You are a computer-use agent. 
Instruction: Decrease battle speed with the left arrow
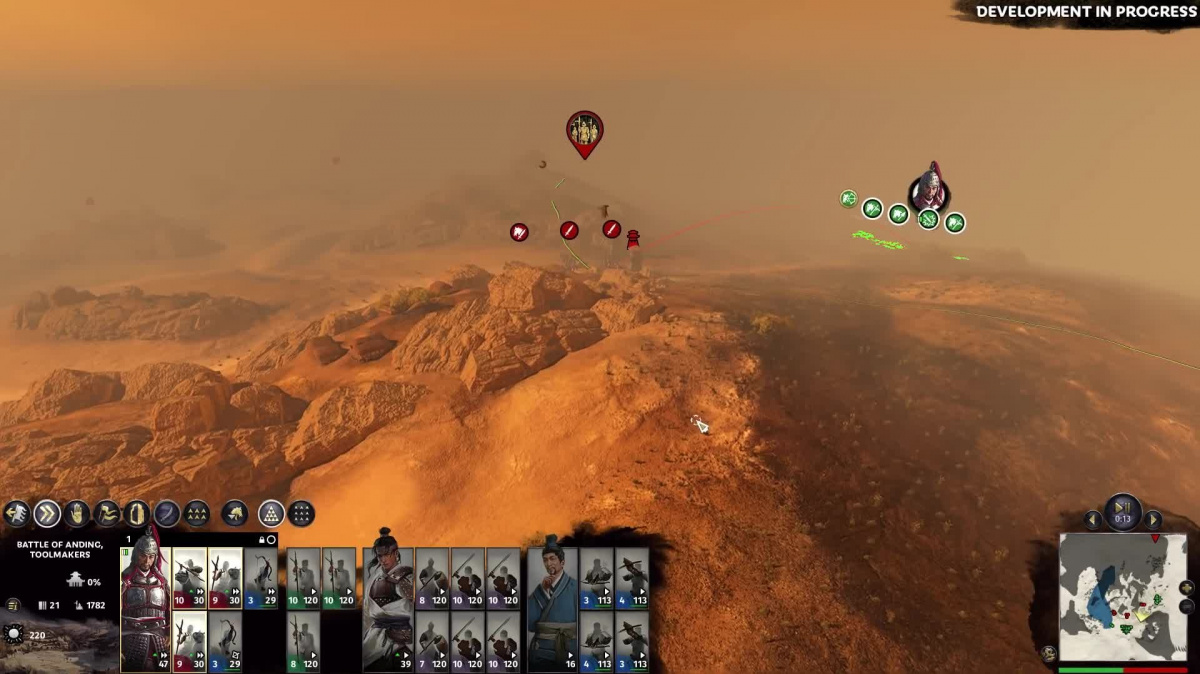point(1093,520)
